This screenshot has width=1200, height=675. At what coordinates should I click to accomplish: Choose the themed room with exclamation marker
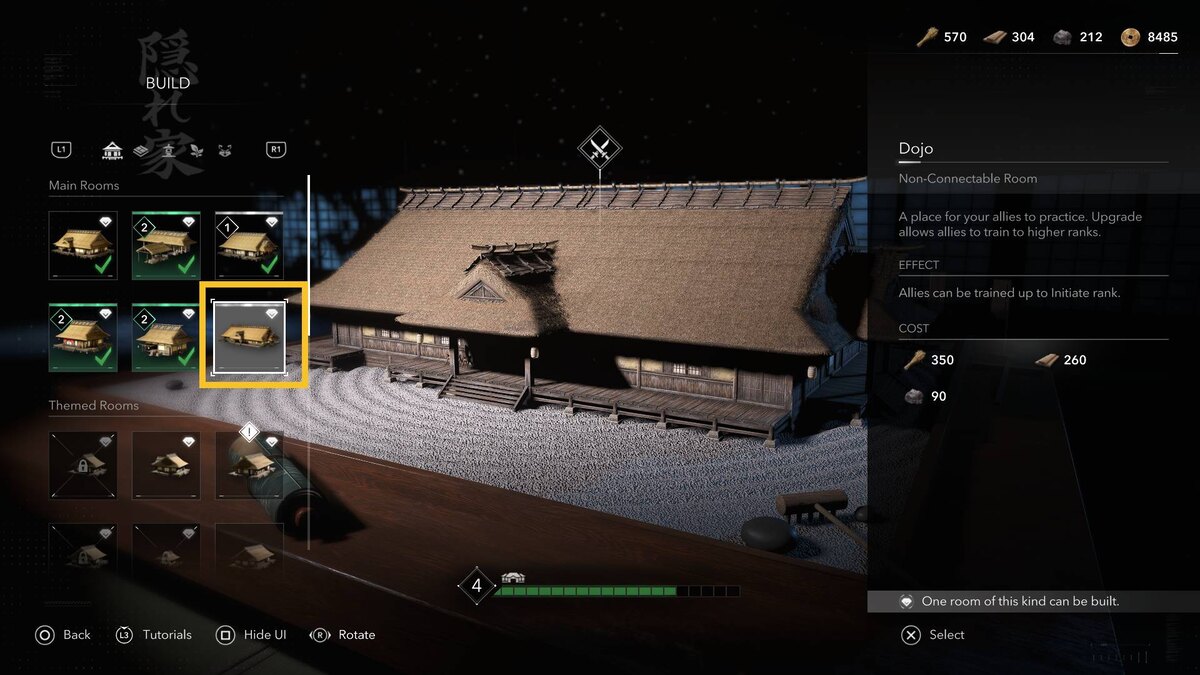pos(249,465)
